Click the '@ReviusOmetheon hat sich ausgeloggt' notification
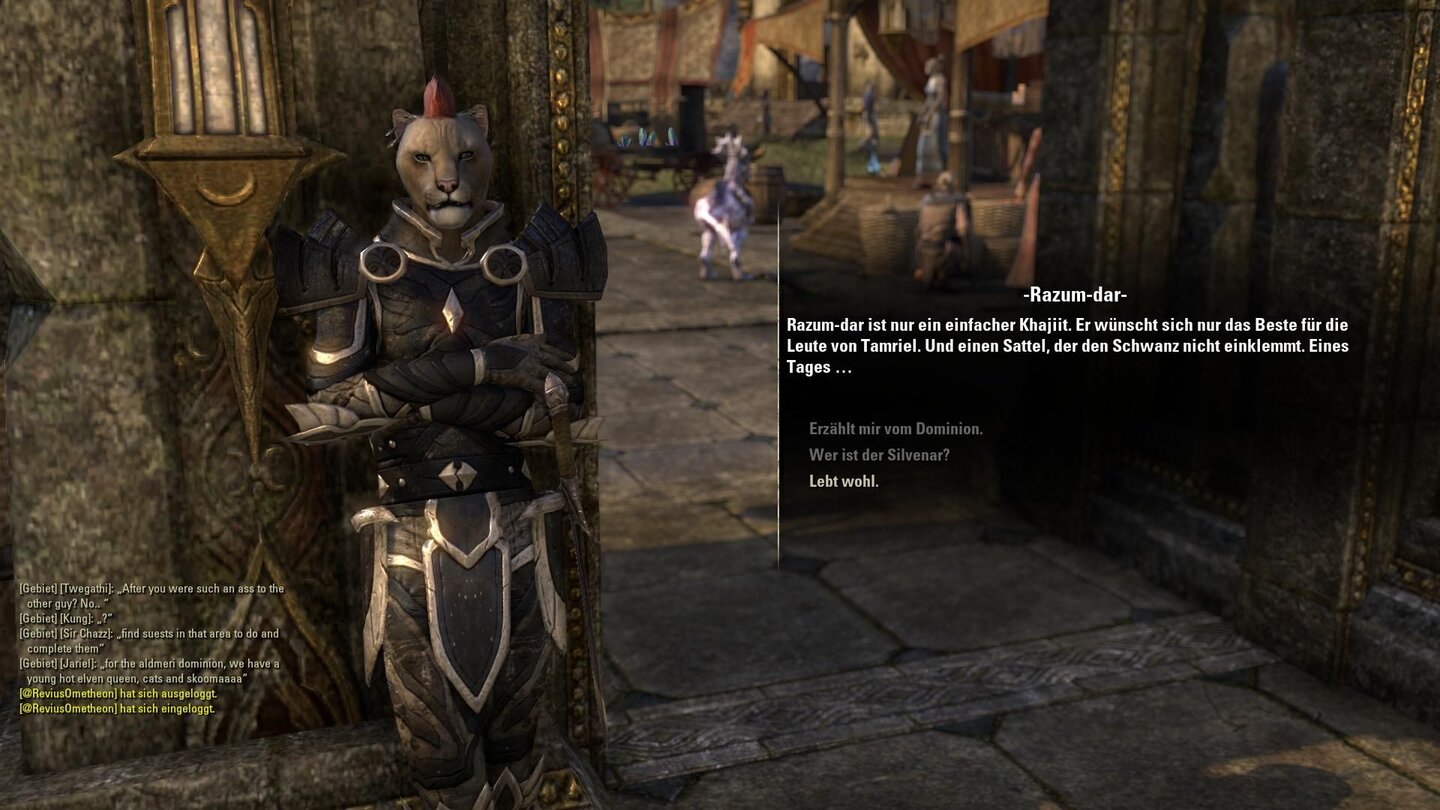 coord(118,692)
